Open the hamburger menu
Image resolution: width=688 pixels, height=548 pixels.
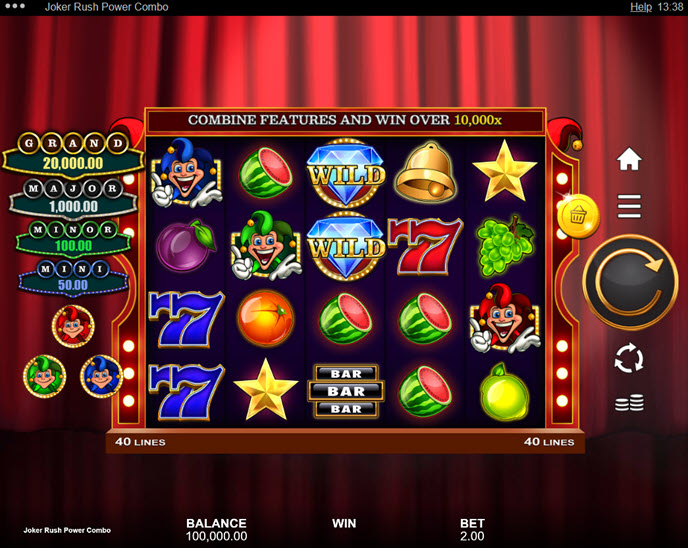point(629,206)
